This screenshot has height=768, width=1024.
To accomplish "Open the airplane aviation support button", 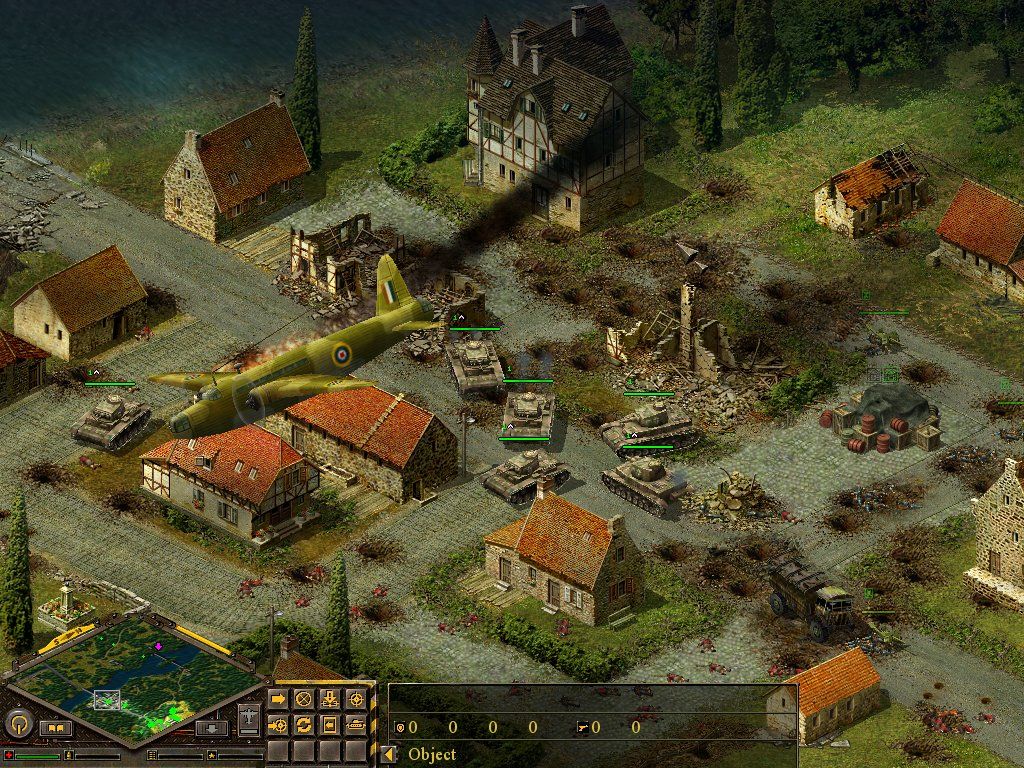I will coord(249,718).
